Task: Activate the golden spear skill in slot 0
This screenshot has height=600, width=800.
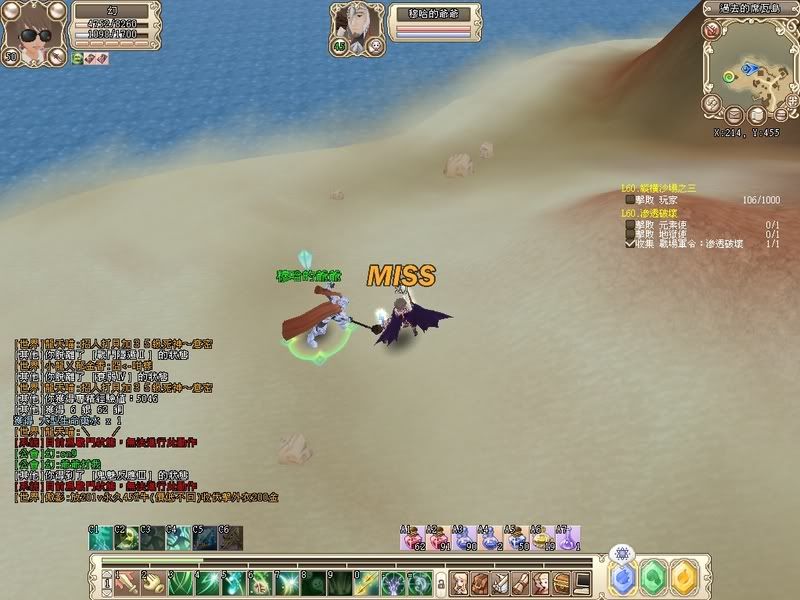Action: (x=368, y=582)
